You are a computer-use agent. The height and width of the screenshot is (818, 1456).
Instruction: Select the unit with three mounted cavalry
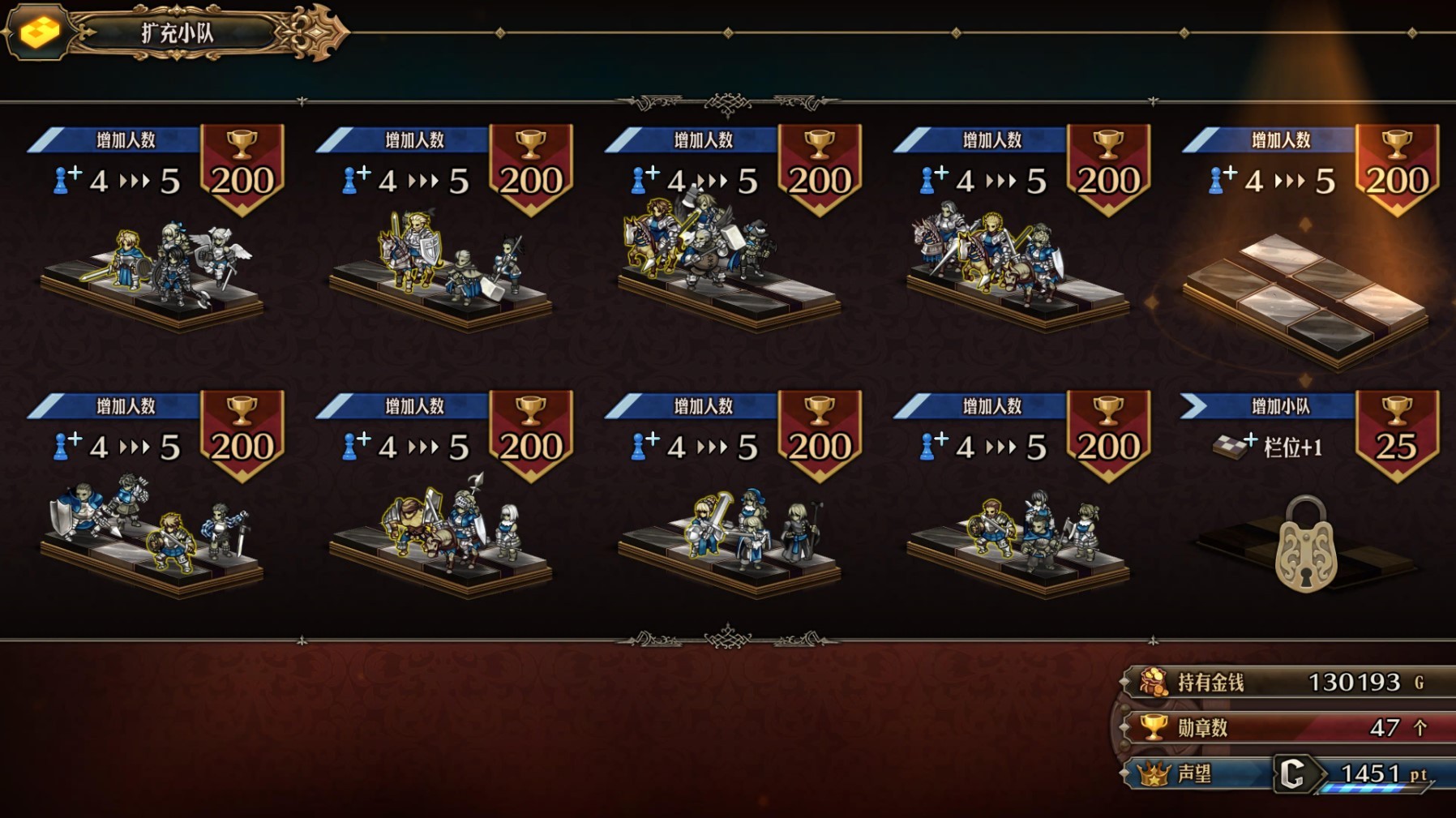(x=1017, y=258)
